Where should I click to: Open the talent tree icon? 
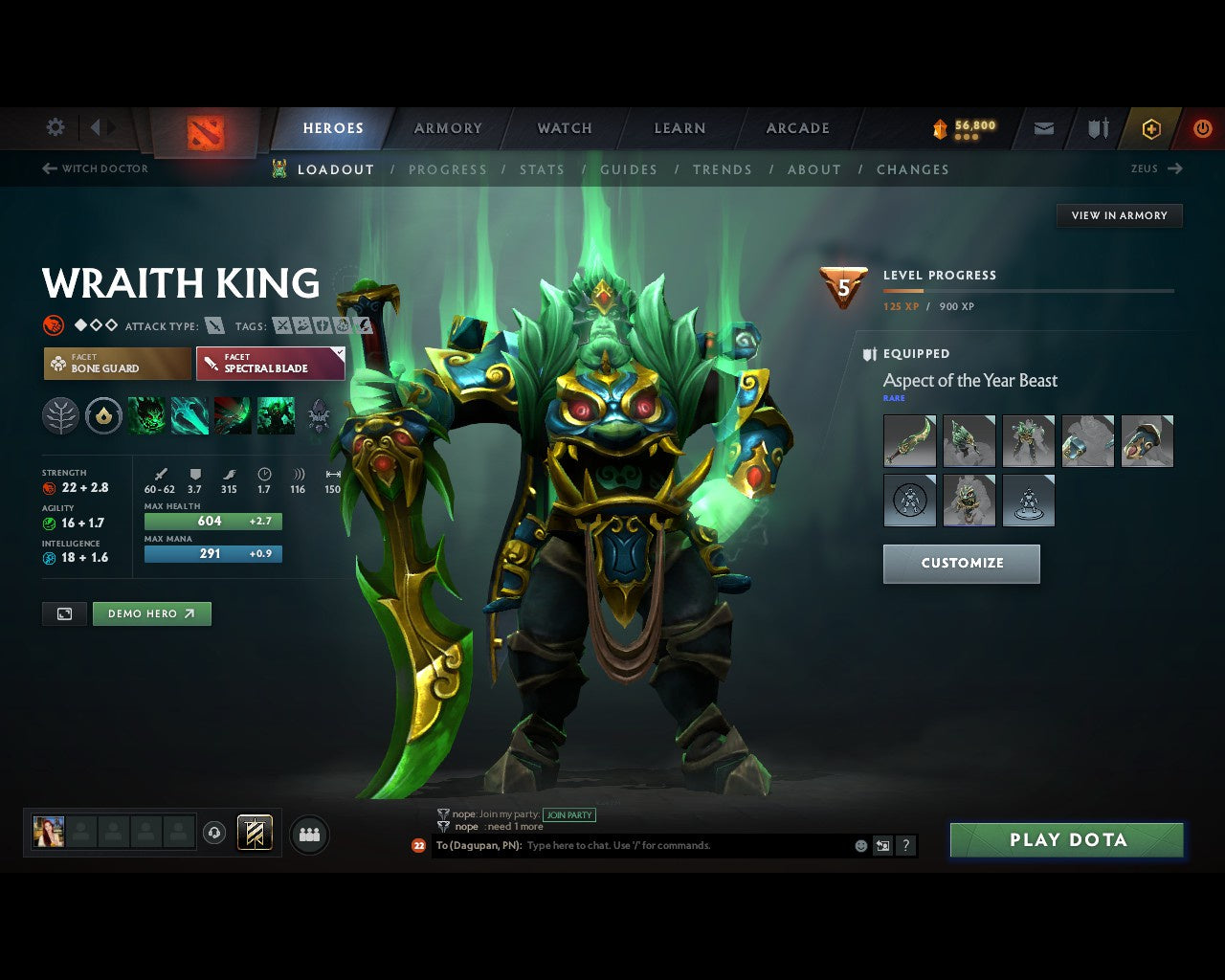[x=60, y=416]
